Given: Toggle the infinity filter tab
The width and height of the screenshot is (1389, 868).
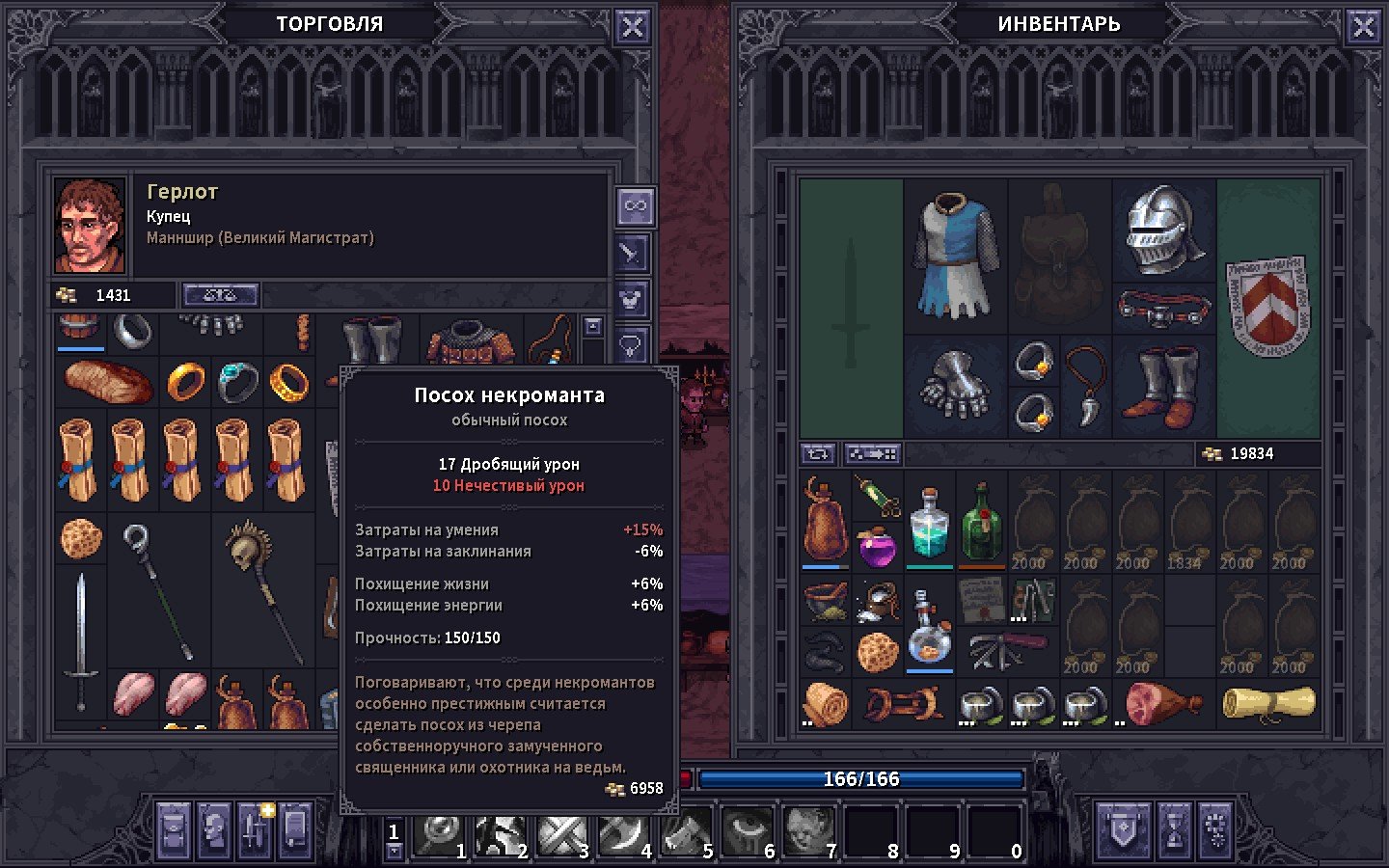Looking at the screenshot, I should (635, 205).
